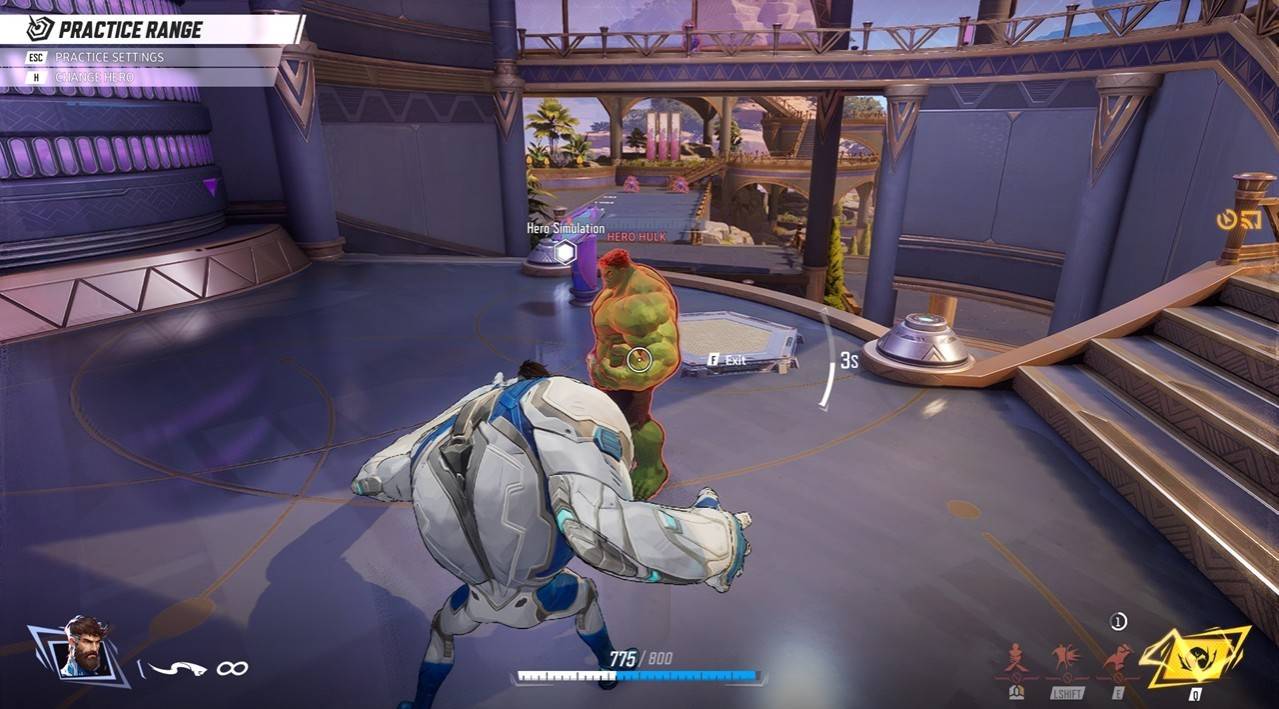Open Practice Settings from the top-left menu
This screenshot has height=709, width=1279.
(108, 57)
